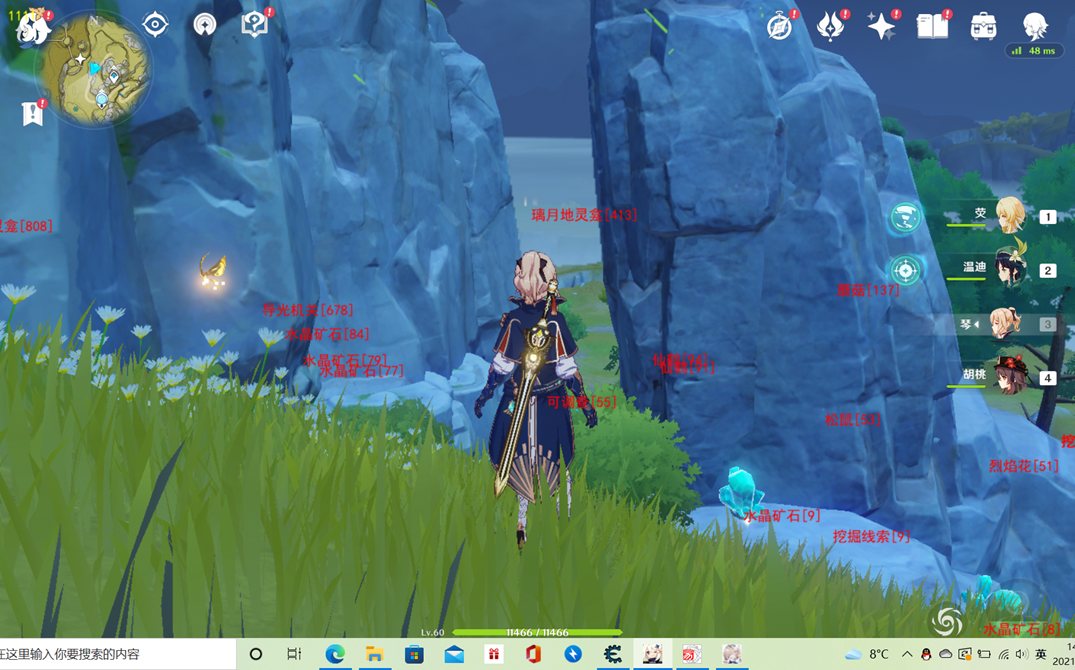Viewport: 1075px width, 670px height.
Task: Open the character screen head icon
Action: pyautogui.click(x=1035, y=24)
